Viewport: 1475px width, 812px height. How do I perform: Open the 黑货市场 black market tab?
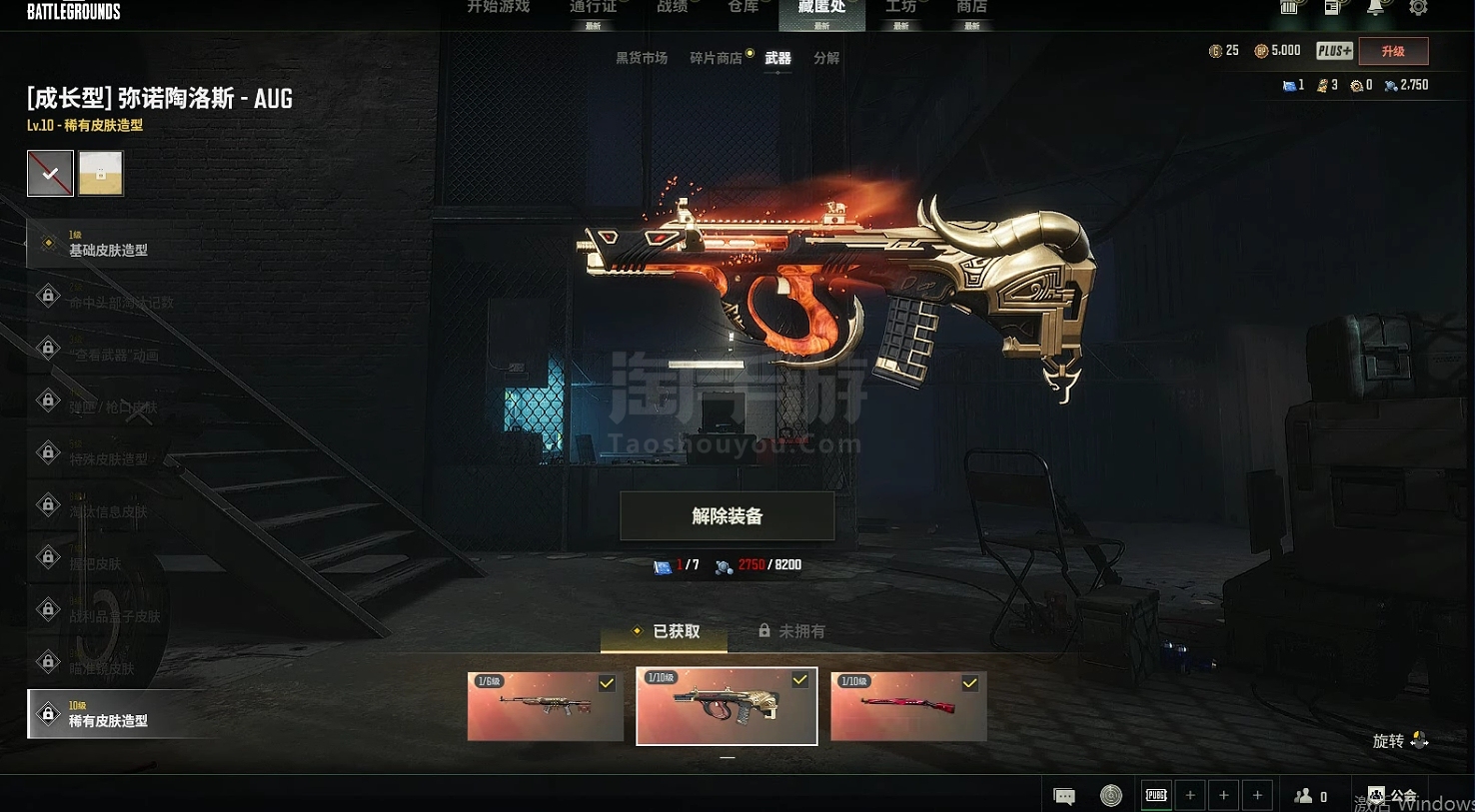[642, 58]
